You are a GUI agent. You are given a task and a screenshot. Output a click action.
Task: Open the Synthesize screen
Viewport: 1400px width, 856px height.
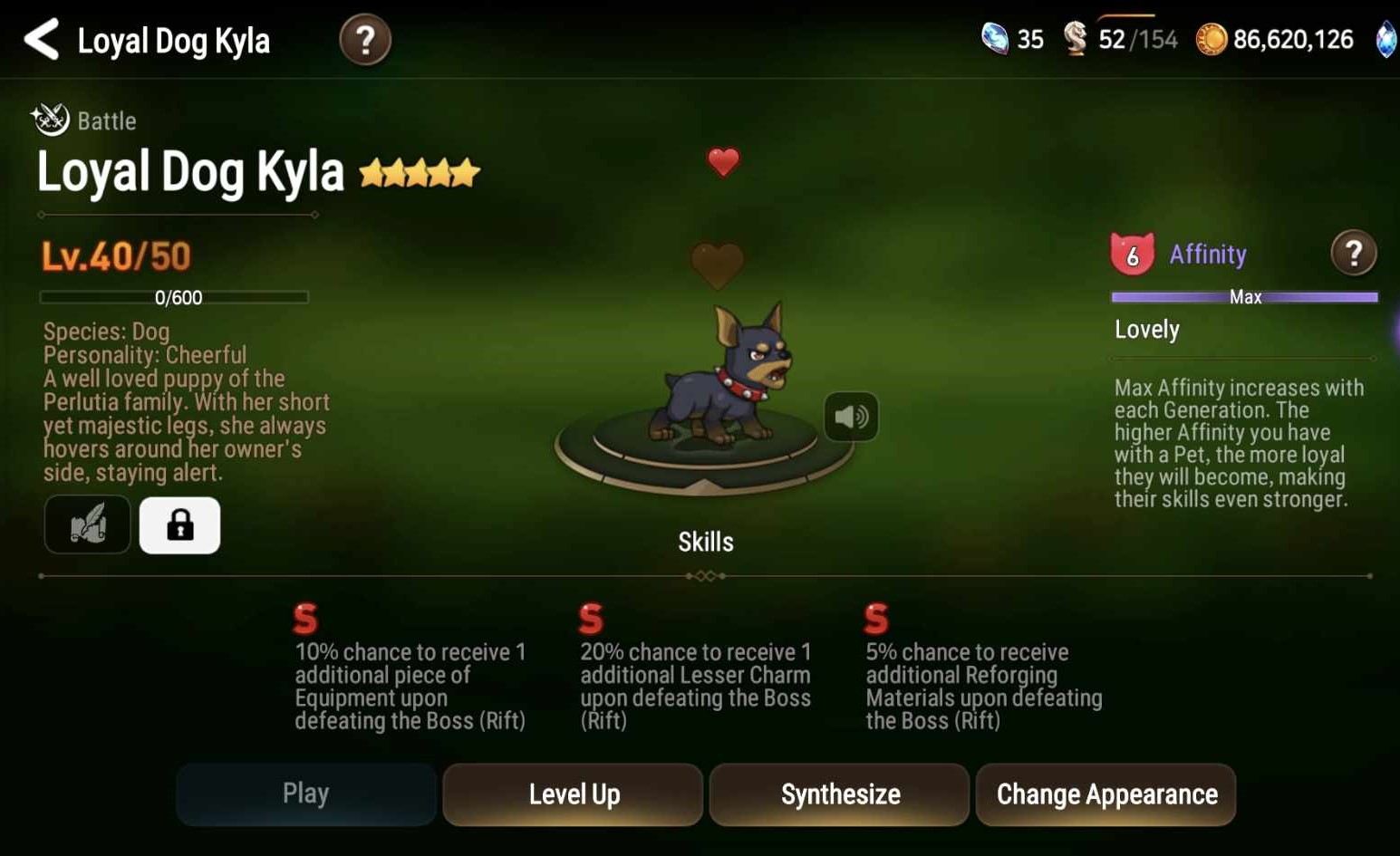coord(838,794)
